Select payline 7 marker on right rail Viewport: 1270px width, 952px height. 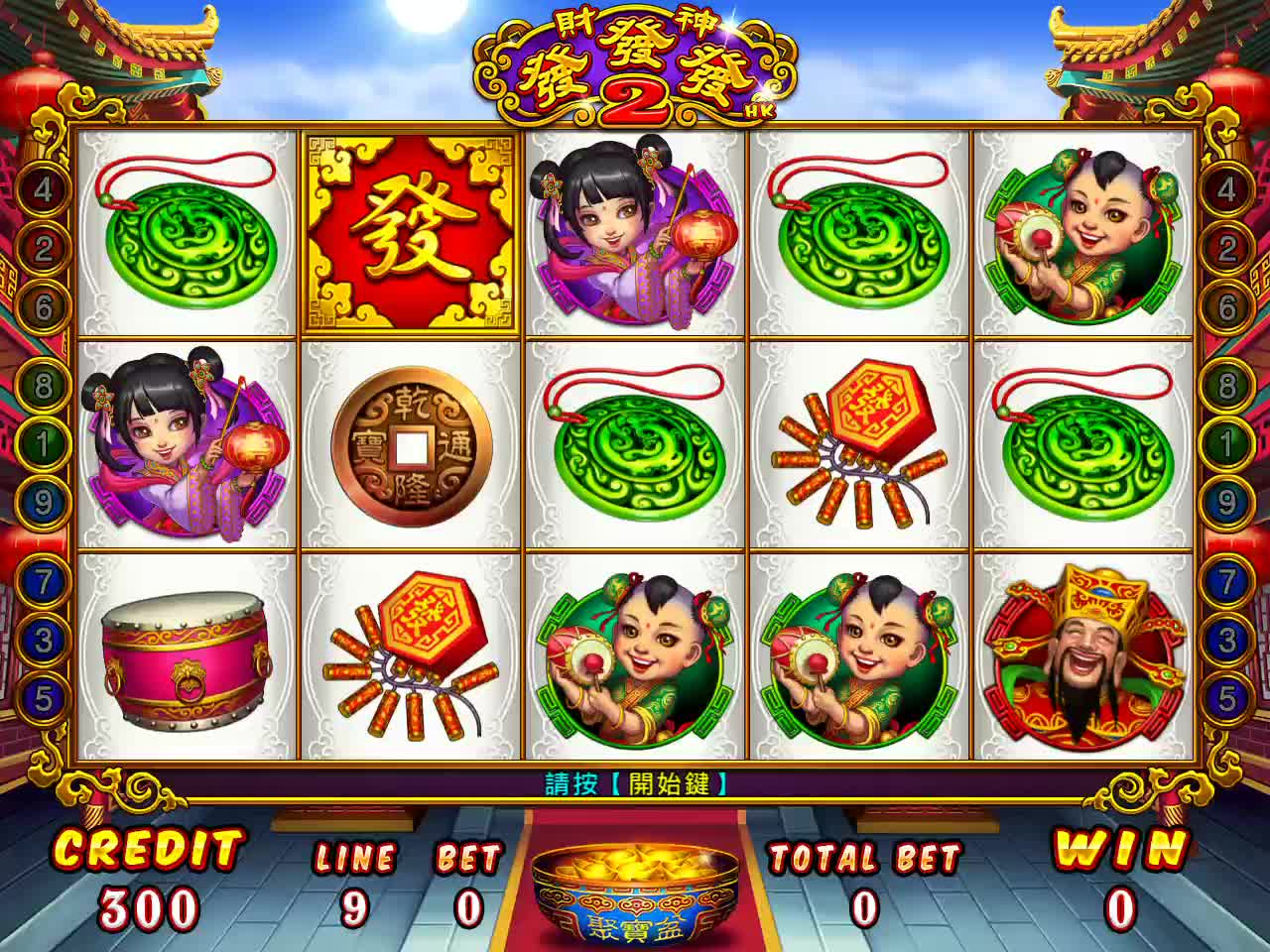click(1227, 581)
